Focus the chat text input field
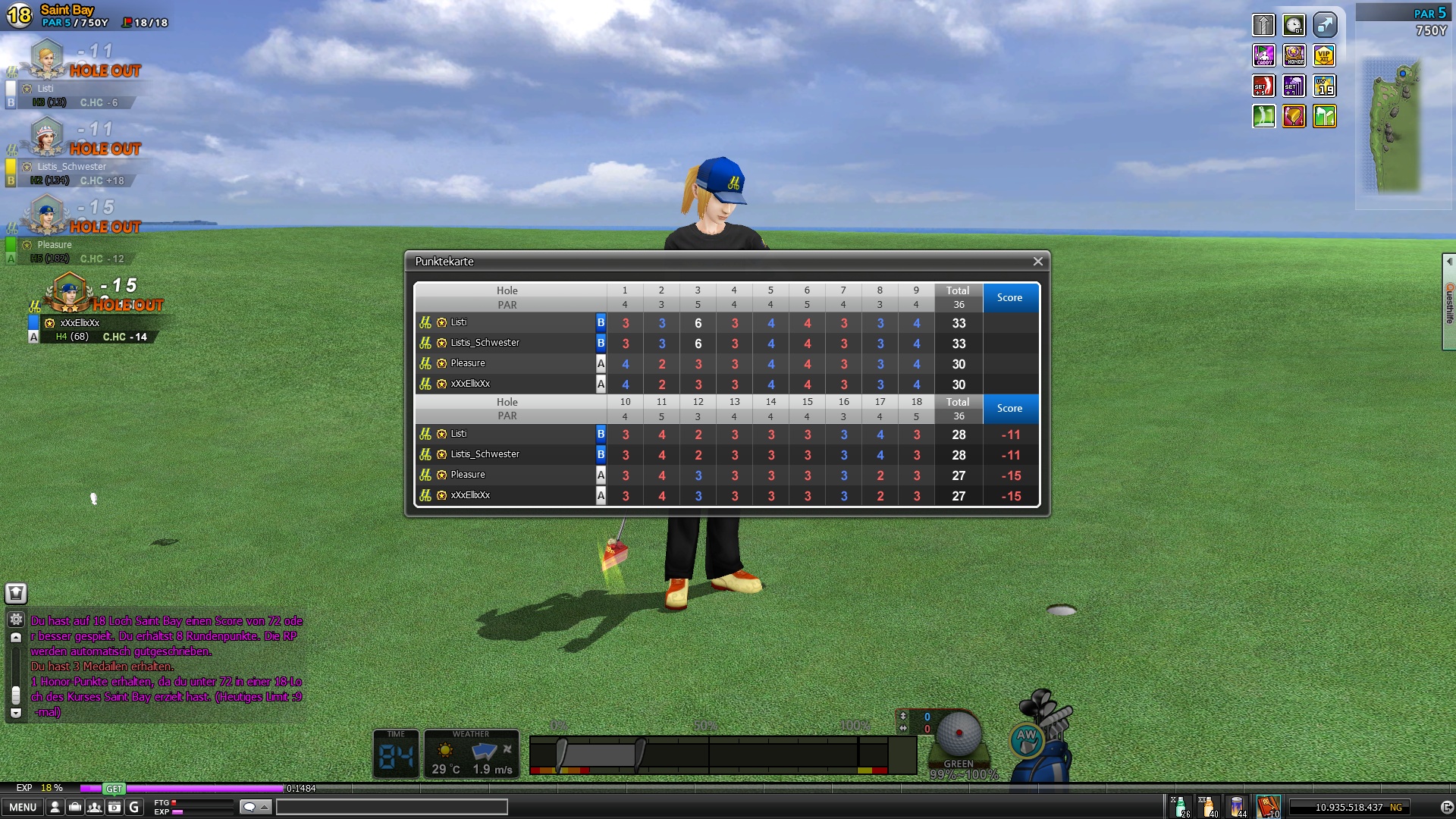The width and height of the screenshot is (1456, 819). click(x=391, y=807)
